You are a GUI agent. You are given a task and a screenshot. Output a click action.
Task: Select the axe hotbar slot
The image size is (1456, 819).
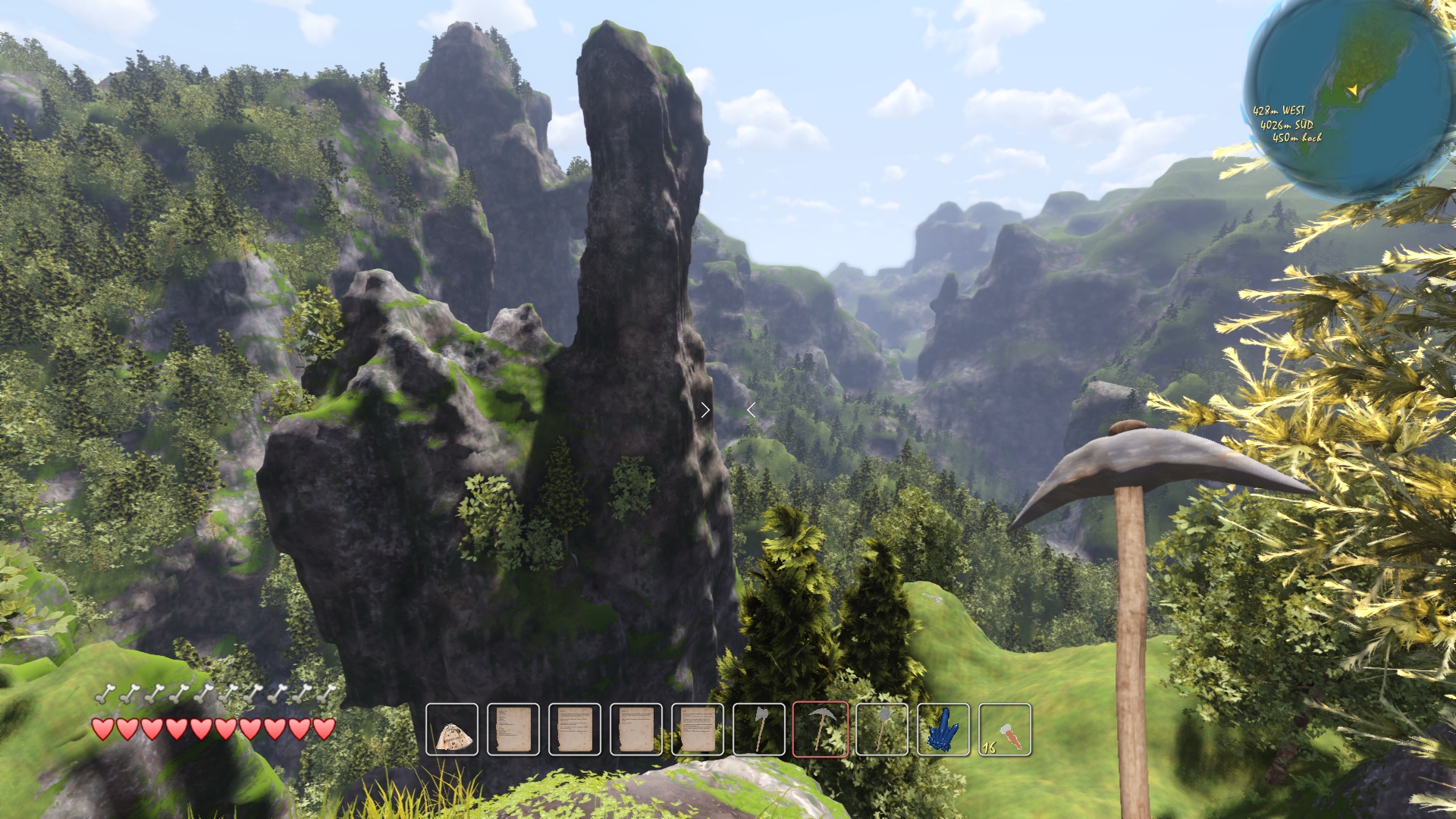pyautogui.click(x=759, y=730)
